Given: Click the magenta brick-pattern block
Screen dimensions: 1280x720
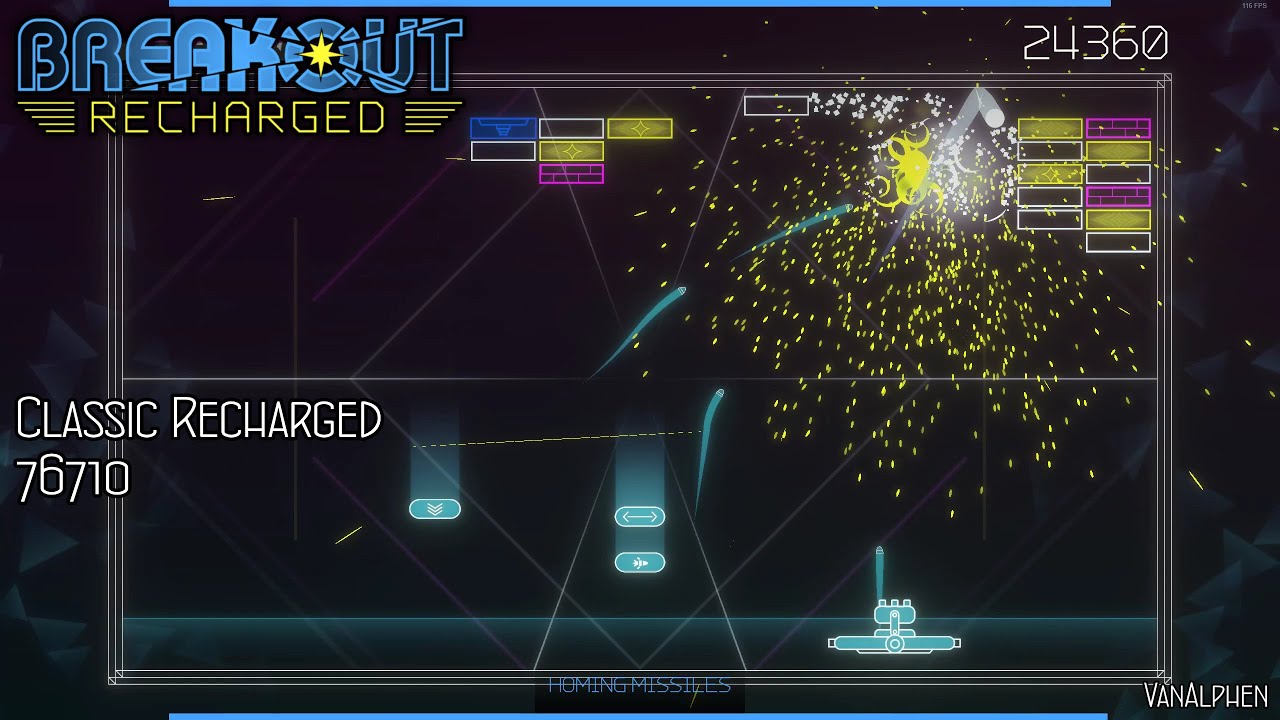Looking at the screenshot, I should coord(572,174).
